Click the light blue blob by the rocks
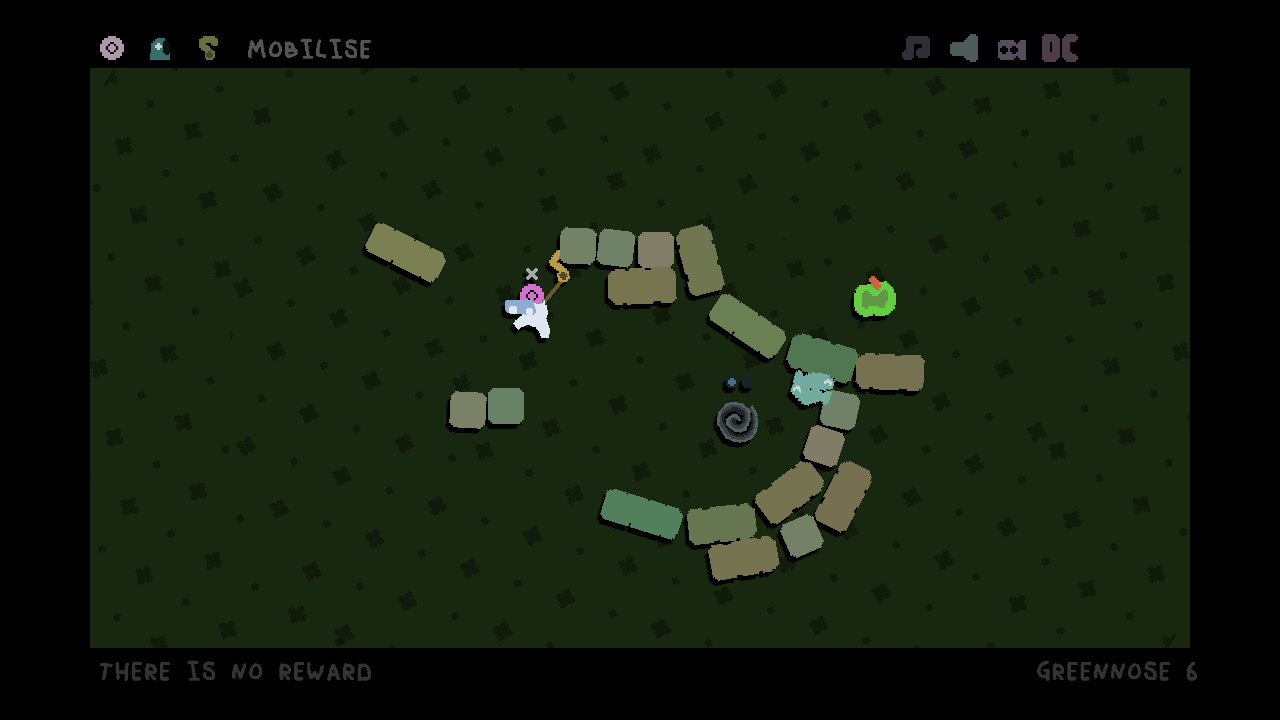 click(812, 385)
